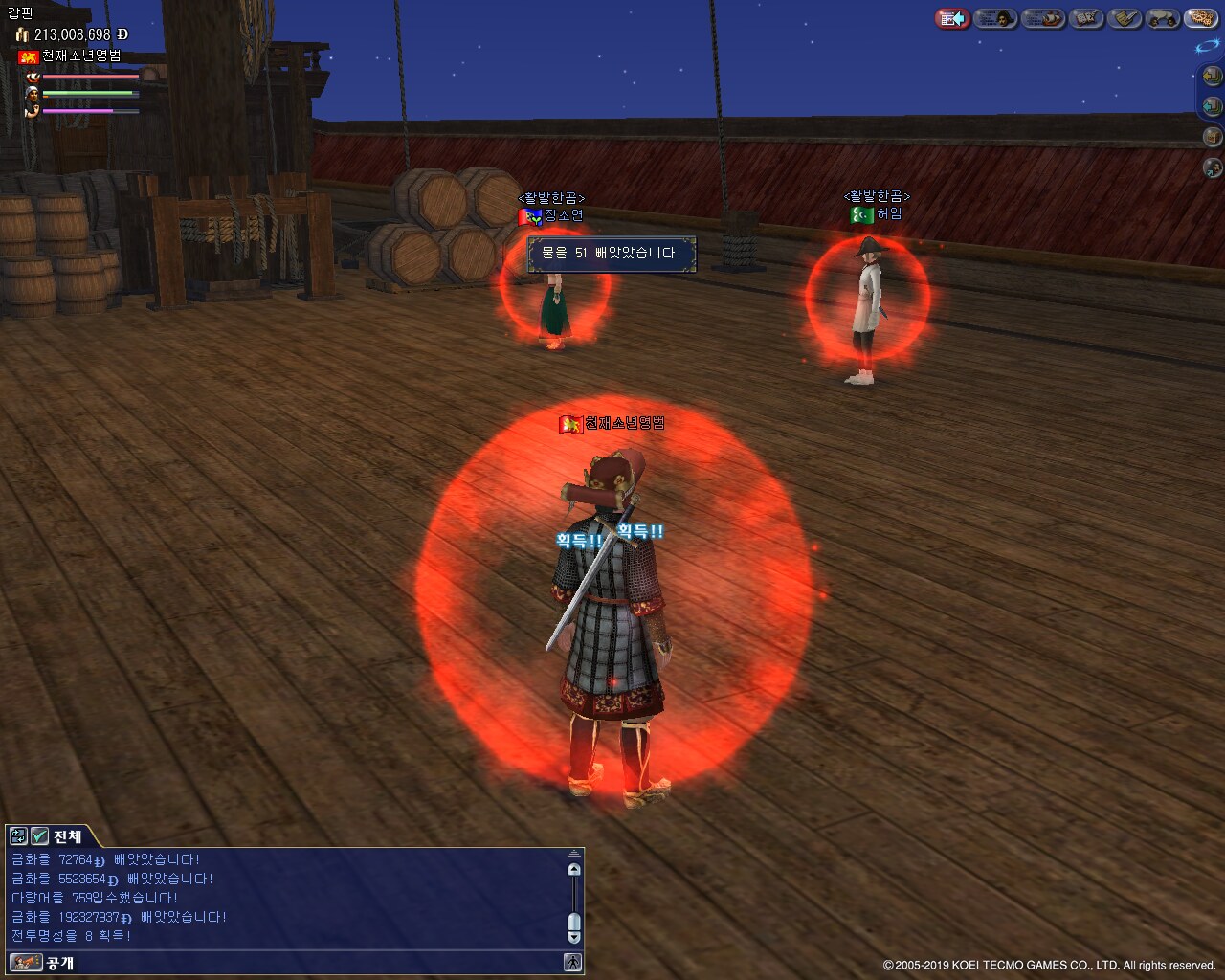Open the ship information menu
The height and width of the screenshot is (980, 1225).
click(1042, 18)
